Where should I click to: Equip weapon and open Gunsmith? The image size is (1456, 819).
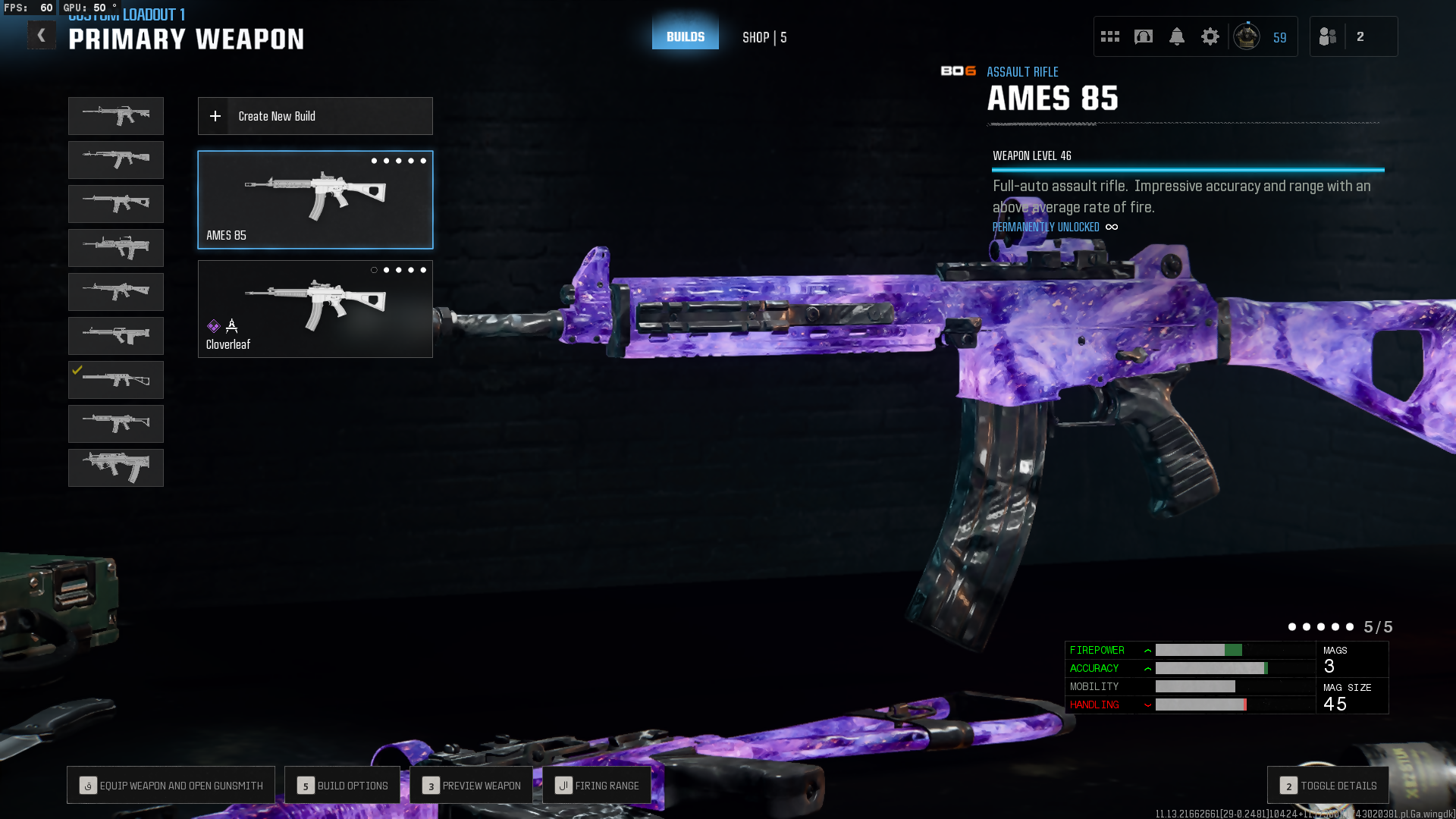(171, 786)
